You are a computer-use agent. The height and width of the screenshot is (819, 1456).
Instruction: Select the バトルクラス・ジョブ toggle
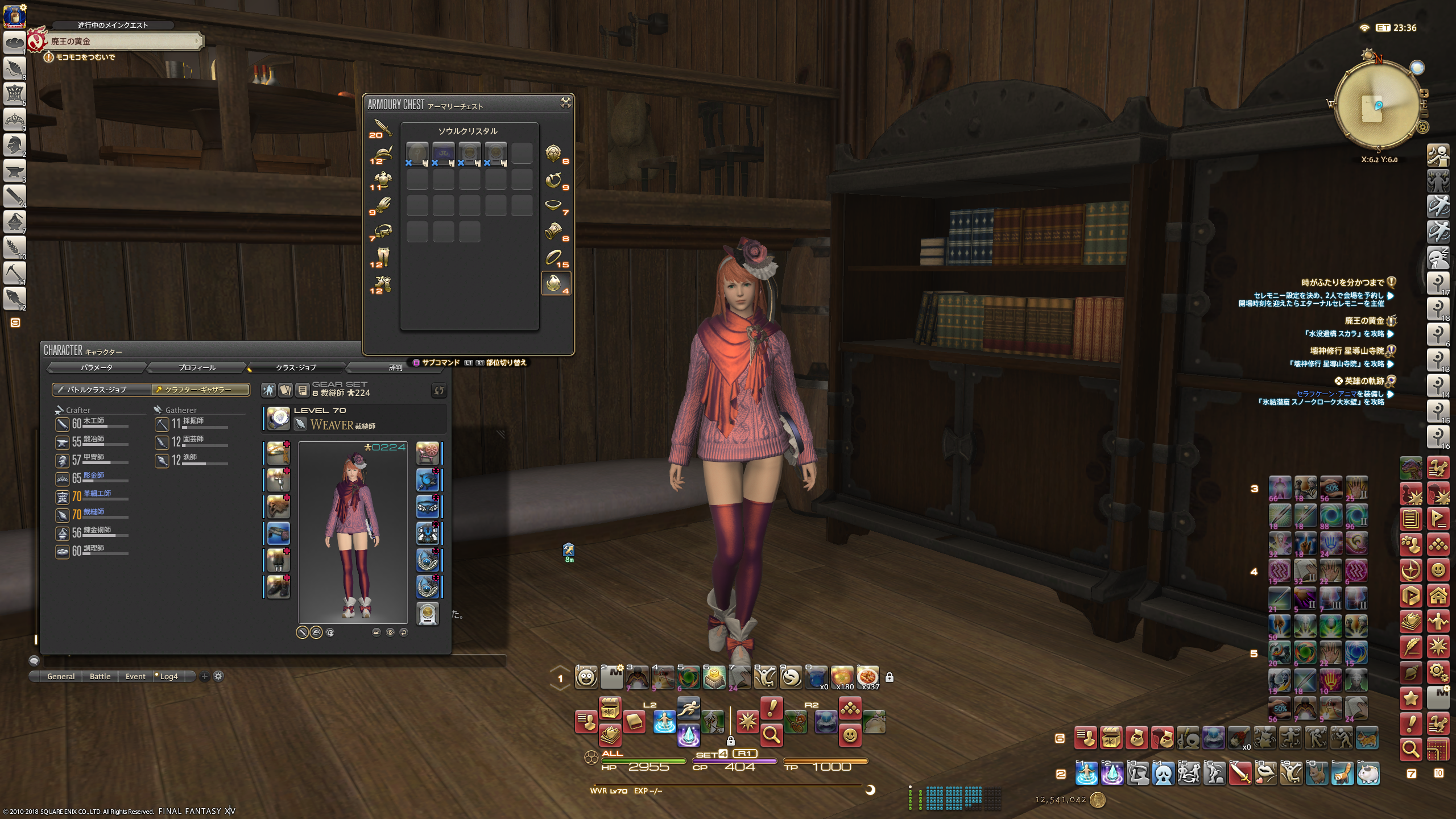(x=101, y=390)
